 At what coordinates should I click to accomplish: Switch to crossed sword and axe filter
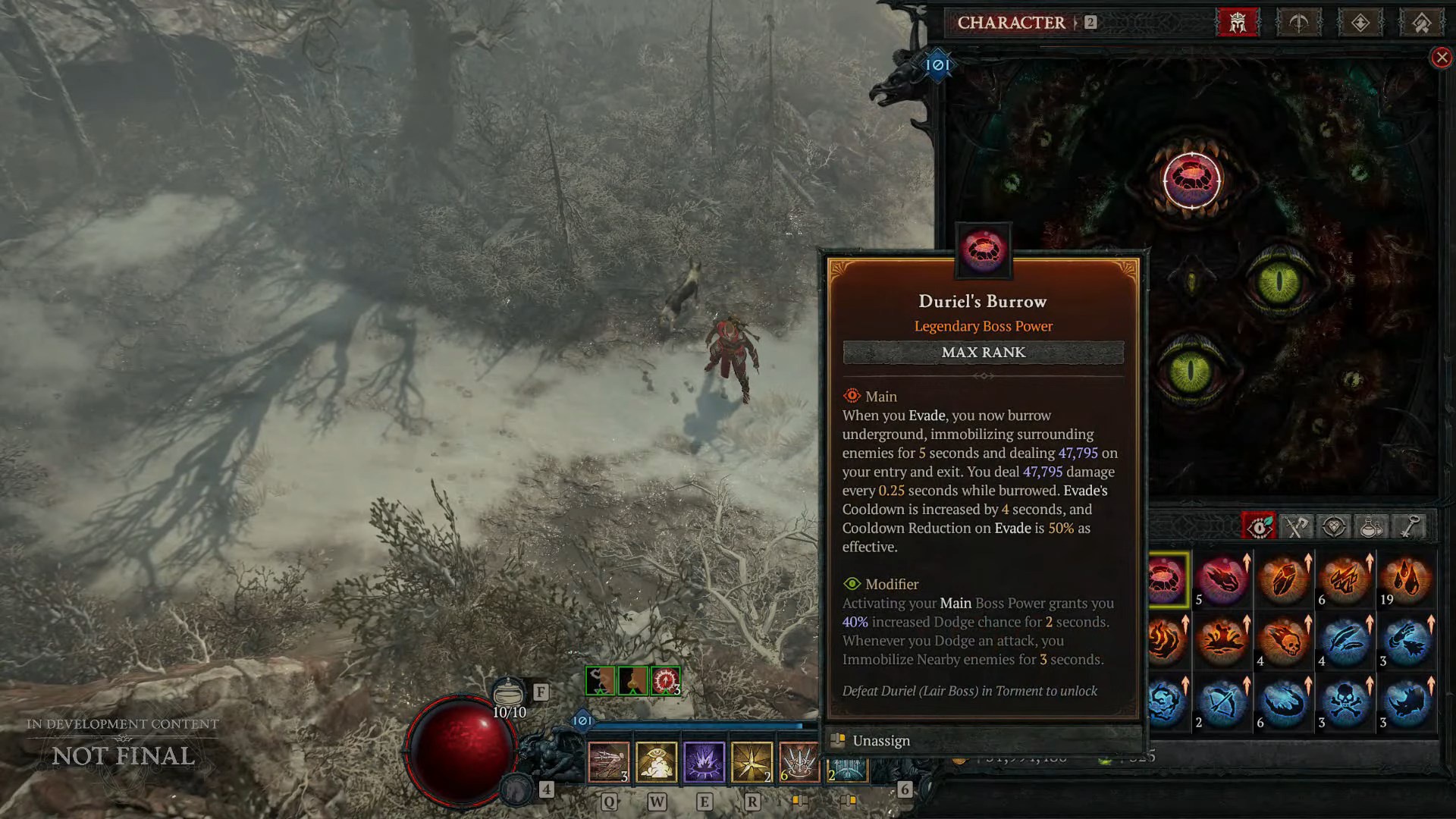tap(1297, 526)
